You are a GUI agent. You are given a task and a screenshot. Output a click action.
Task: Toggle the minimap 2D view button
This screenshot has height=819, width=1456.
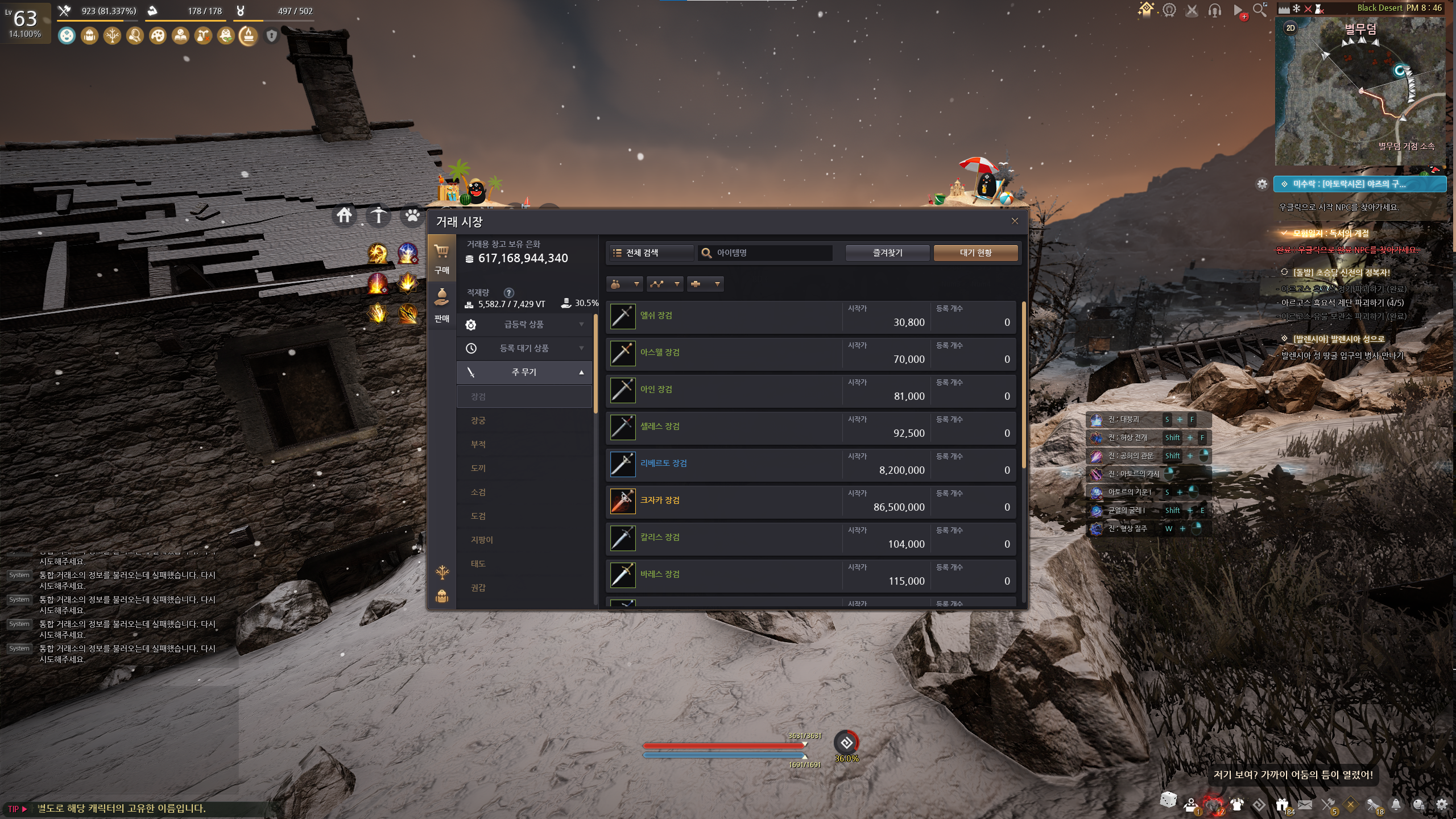1290,28
